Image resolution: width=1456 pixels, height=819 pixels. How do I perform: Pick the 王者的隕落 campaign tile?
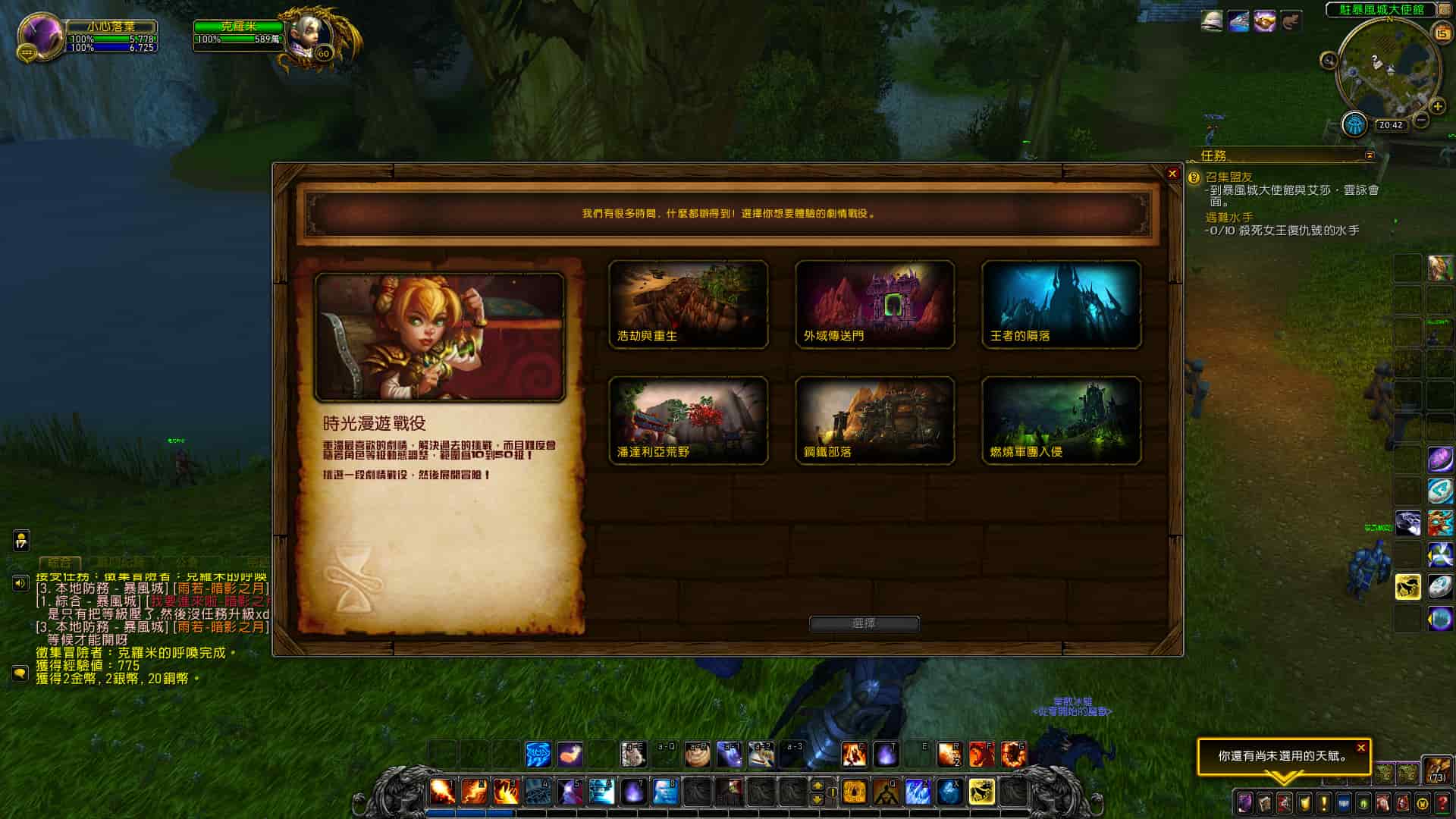click(x=1061, y=305)
